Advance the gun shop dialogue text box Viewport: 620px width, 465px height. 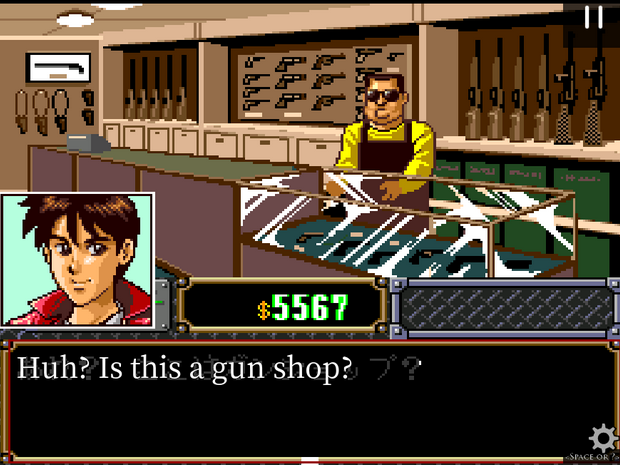[300, 400]
